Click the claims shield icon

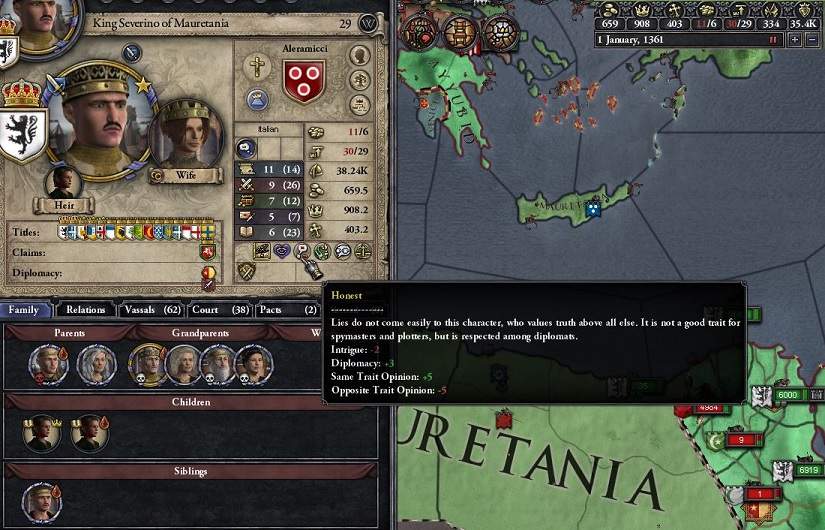point(208,252)
